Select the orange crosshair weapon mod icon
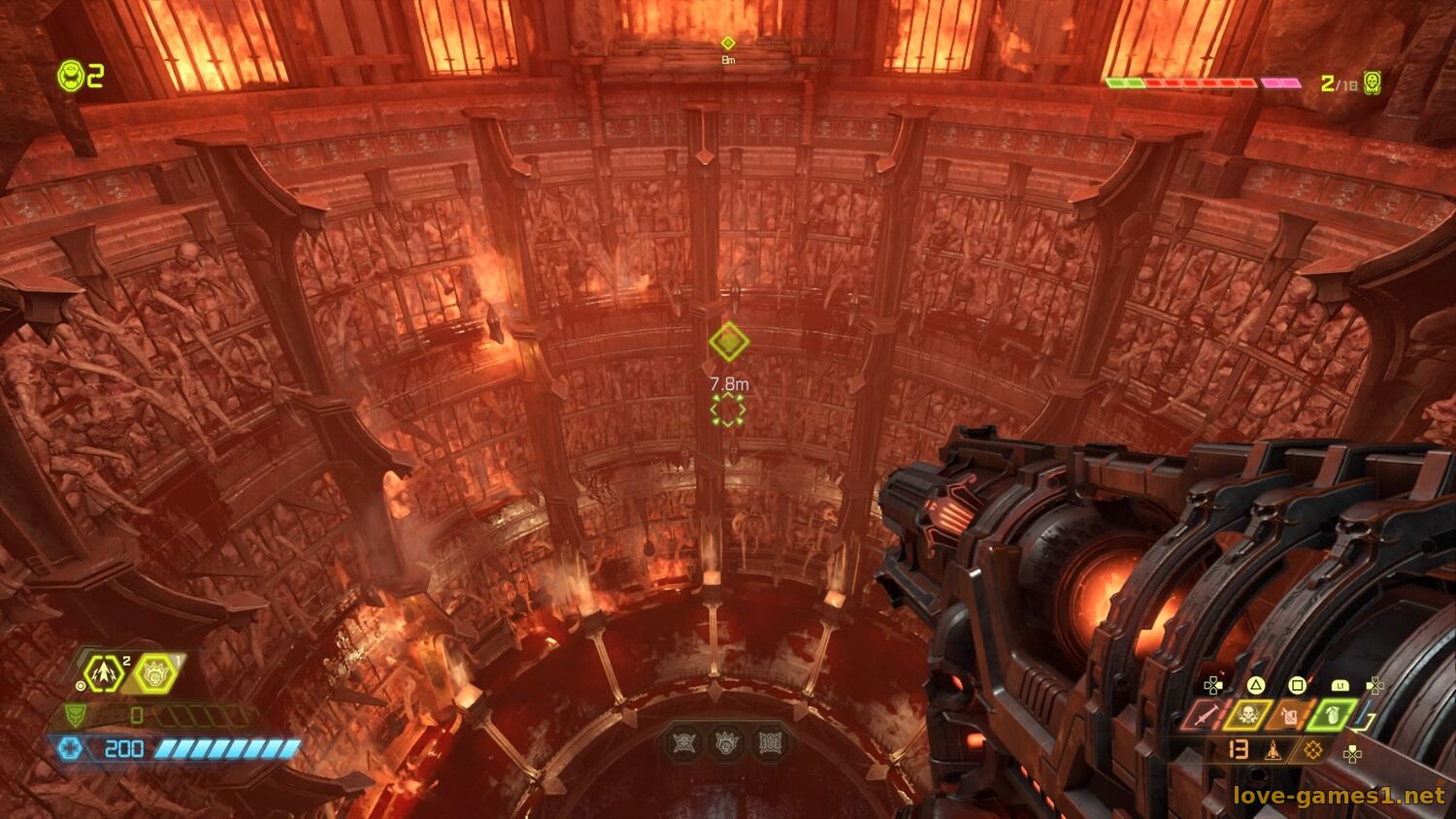This screenshot has width=1456, height=819. [1312, 750]
